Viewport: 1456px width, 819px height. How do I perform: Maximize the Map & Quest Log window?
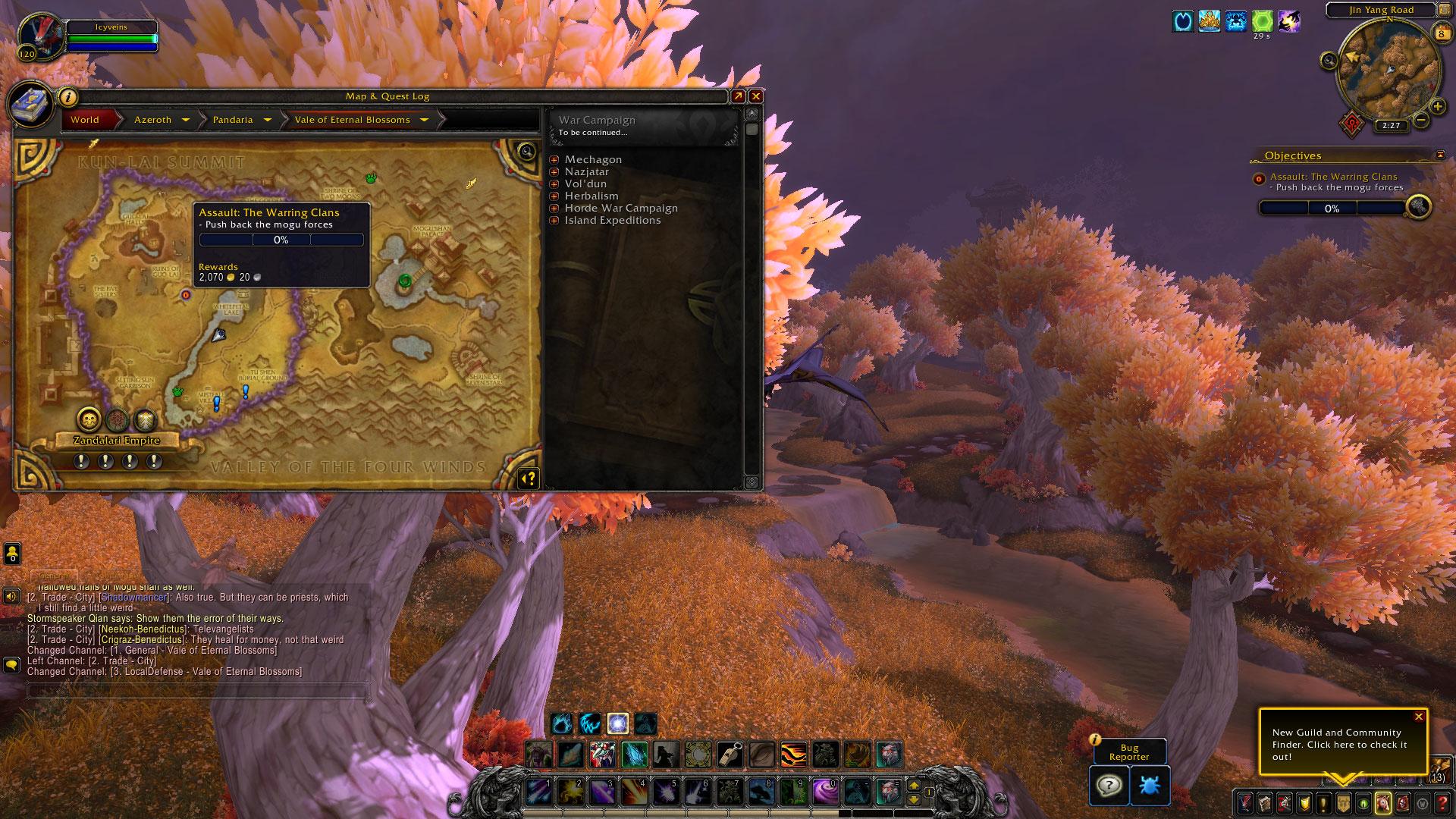pyautogui.click(x=738, y=96)
